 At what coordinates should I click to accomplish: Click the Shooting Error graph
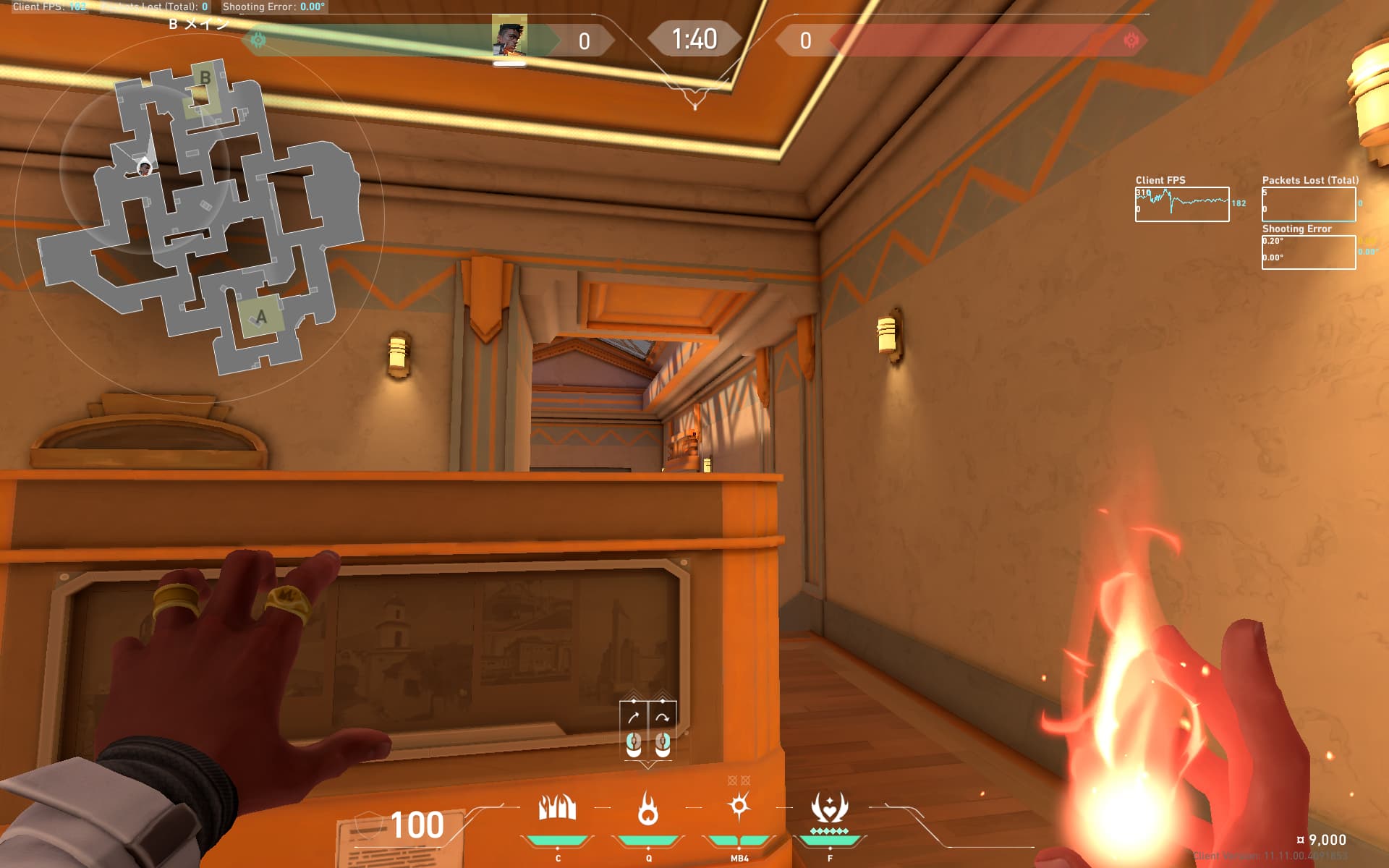point(1308,252)
